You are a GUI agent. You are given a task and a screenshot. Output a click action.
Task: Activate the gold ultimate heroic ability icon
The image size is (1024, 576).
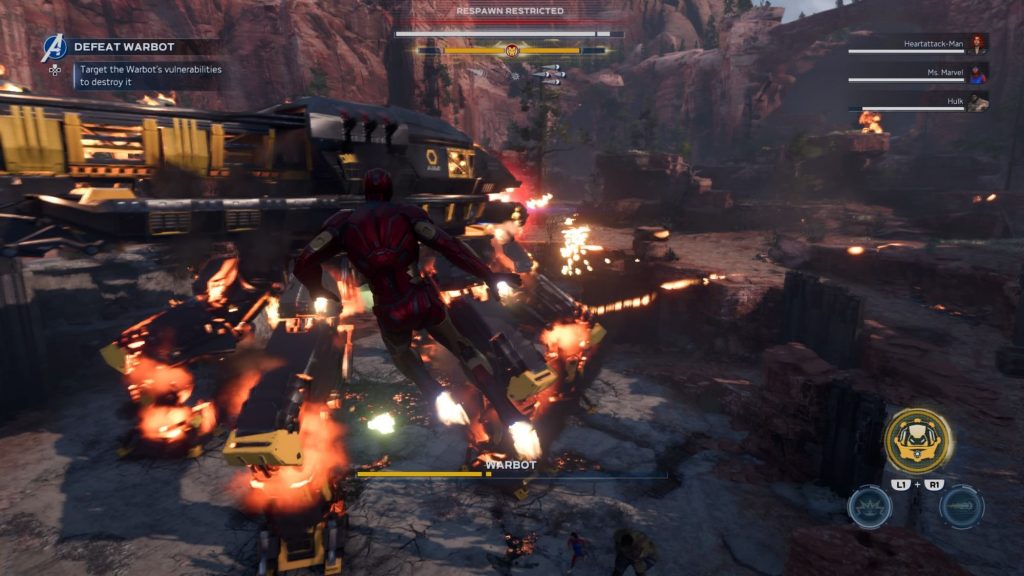(917, 441)
